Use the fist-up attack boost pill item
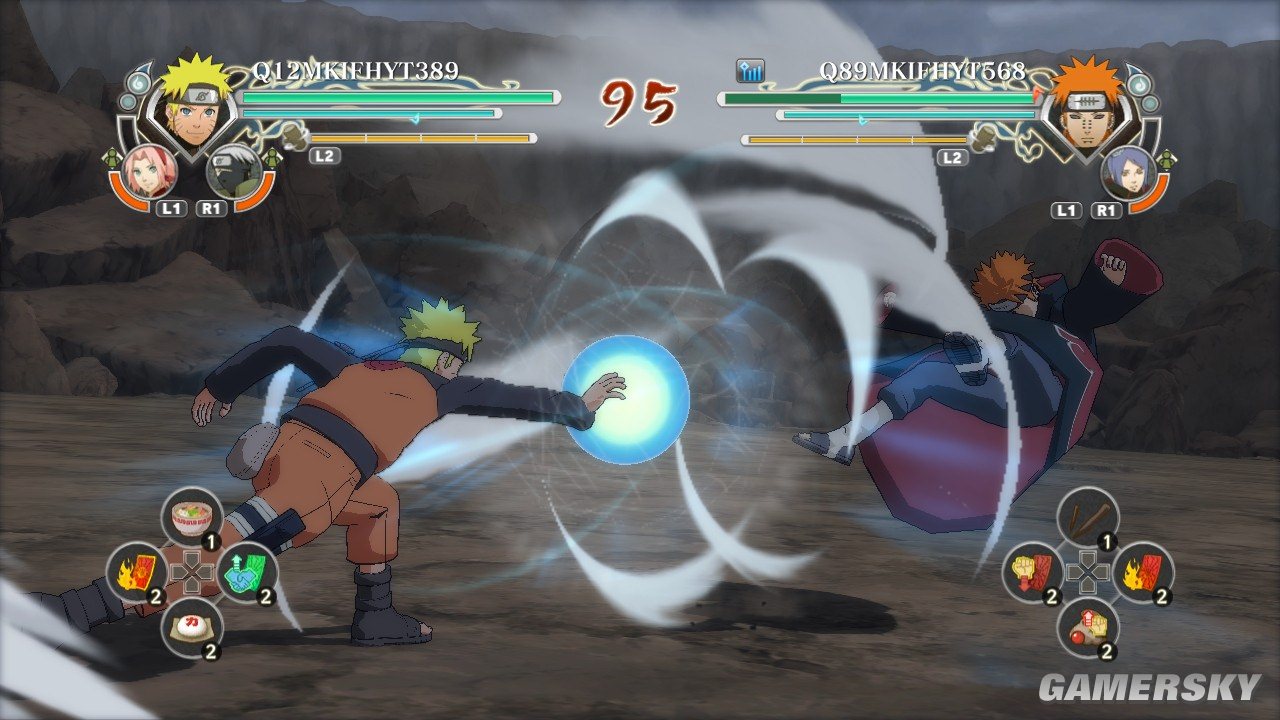1280x720 pixels. coord(1086,627)
